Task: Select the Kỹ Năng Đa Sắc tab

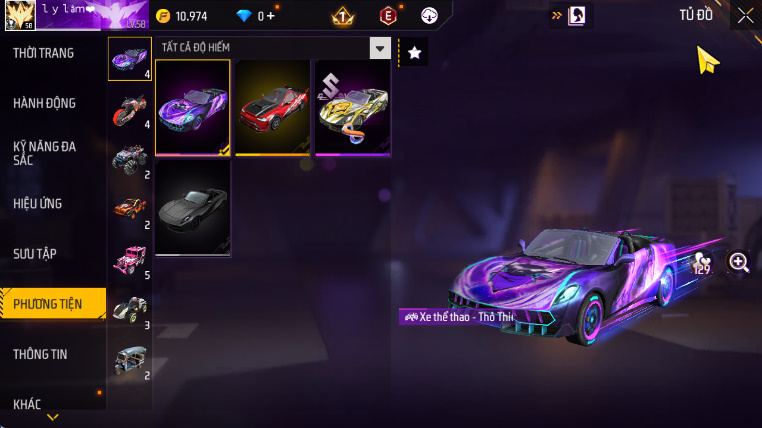Action: (44, 153)
